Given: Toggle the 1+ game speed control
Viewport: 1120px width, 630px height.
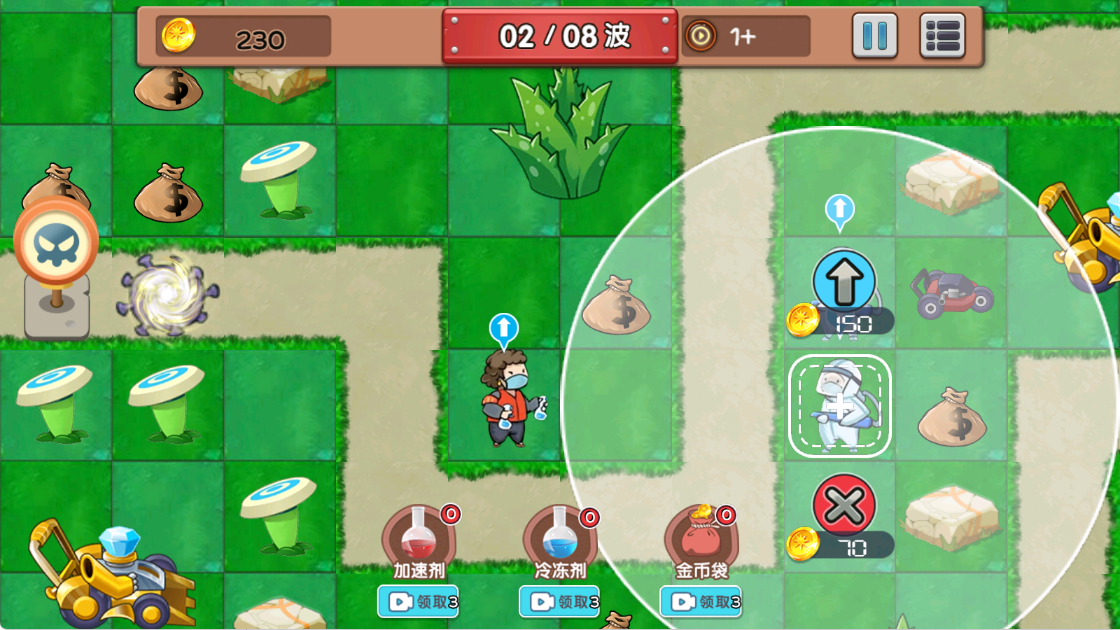Looking at the screenshot, I should tap(744, 37).
